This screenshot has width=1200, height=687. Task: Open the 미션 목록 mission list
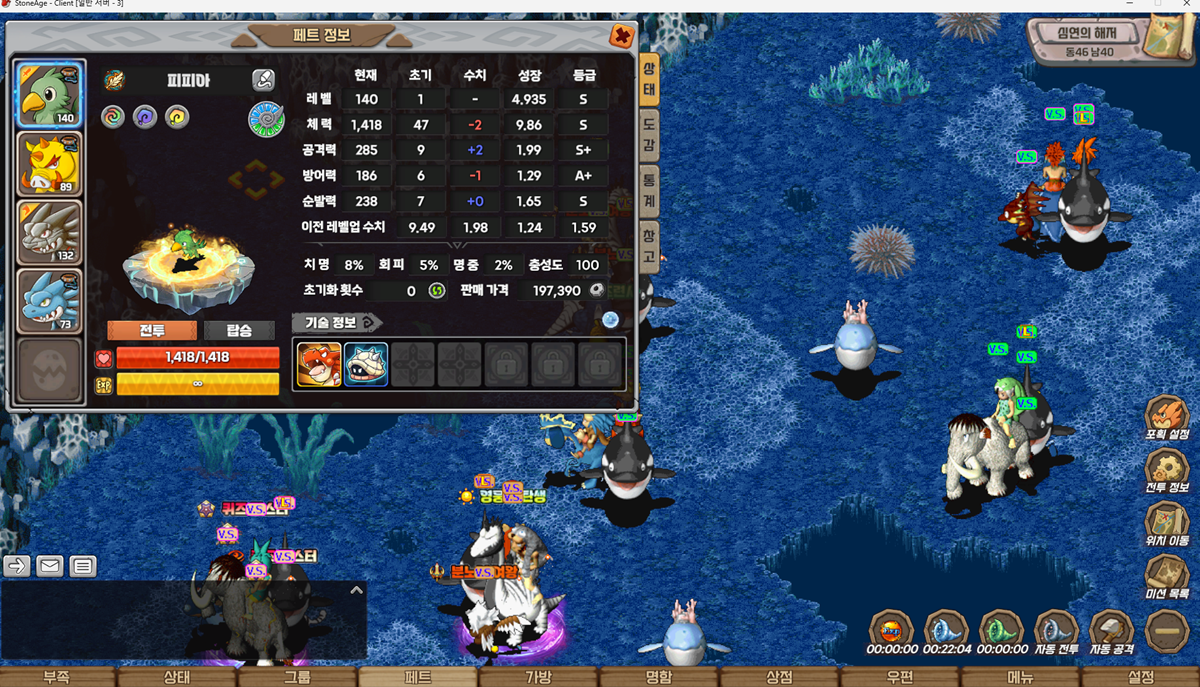[1167, 577]
